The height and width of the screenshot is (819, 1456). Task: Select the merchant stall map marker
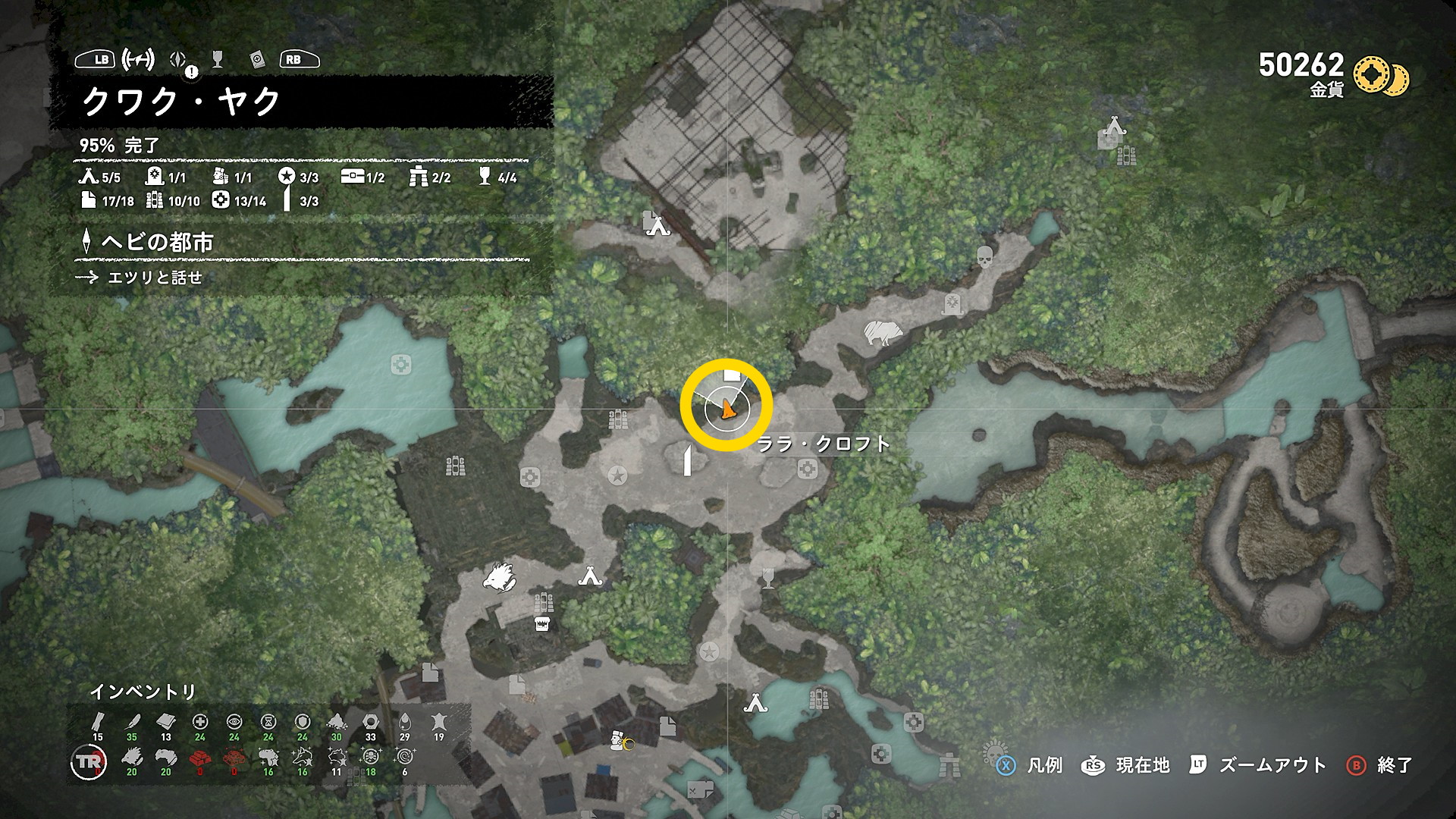tap(541, 624)
